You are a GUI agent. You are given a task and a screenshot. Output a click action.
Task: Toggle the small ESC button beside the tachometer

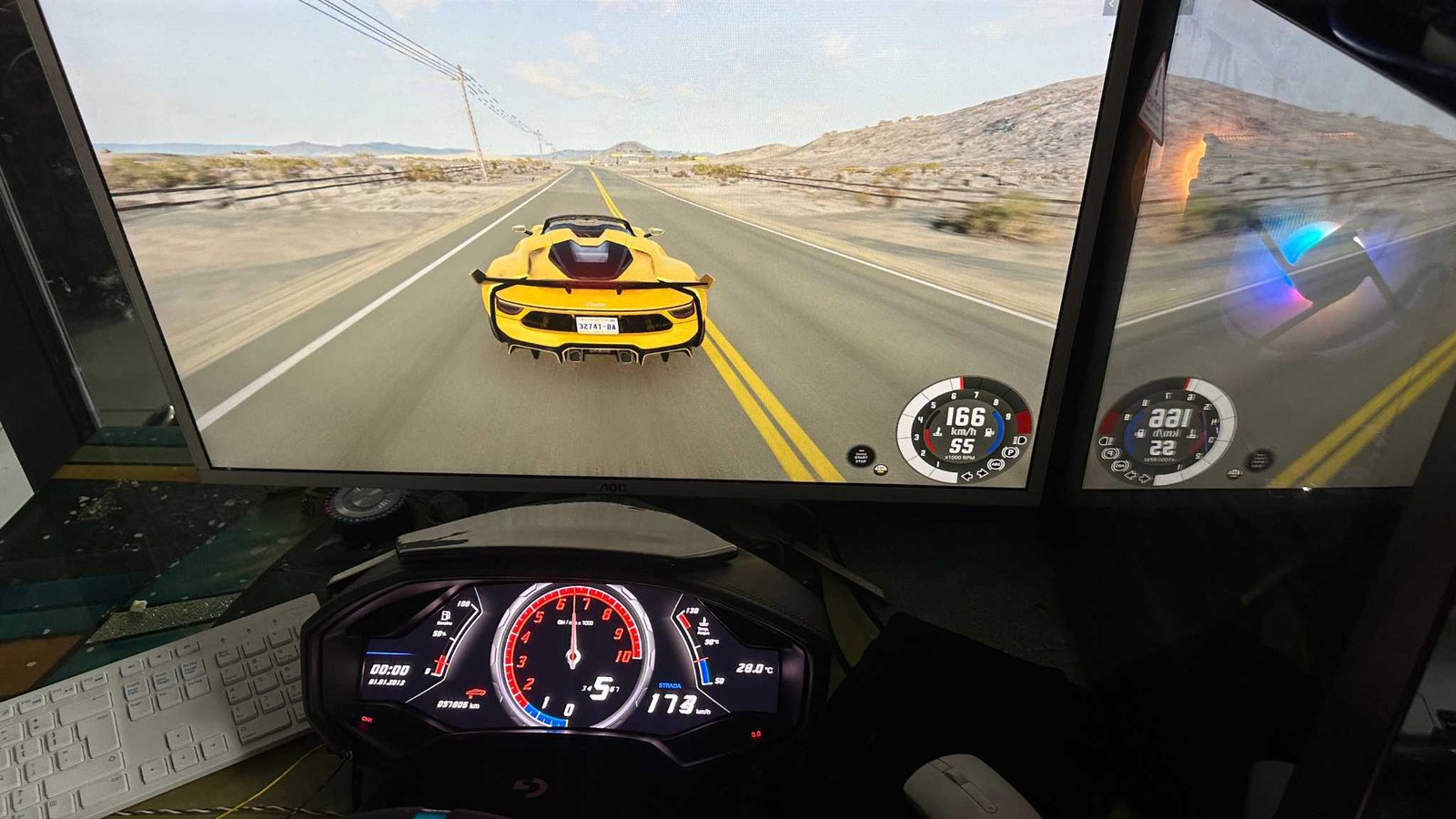coord(880,470)
